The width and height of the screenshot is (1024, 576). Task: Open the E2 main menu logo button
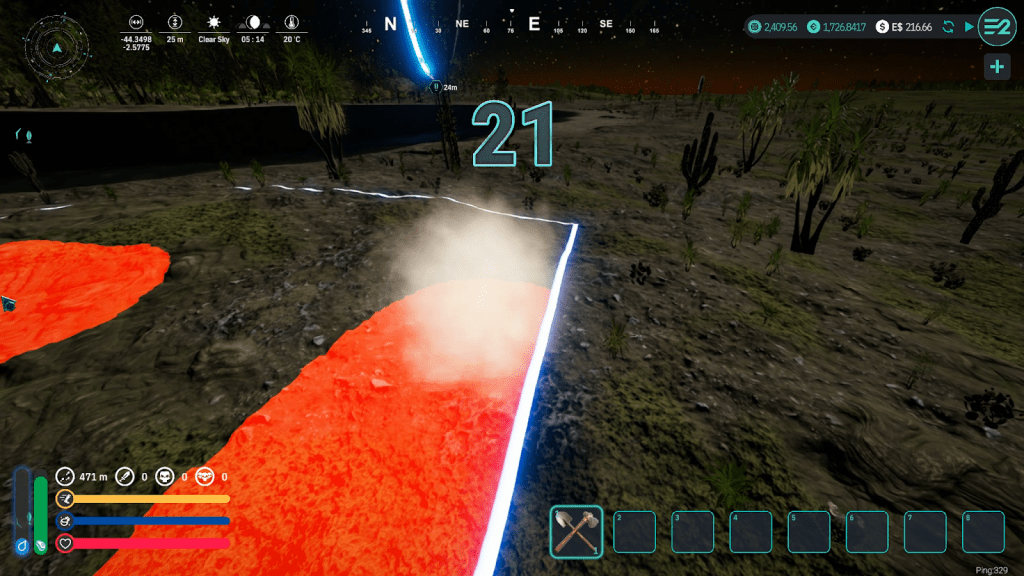pos(996,26)
